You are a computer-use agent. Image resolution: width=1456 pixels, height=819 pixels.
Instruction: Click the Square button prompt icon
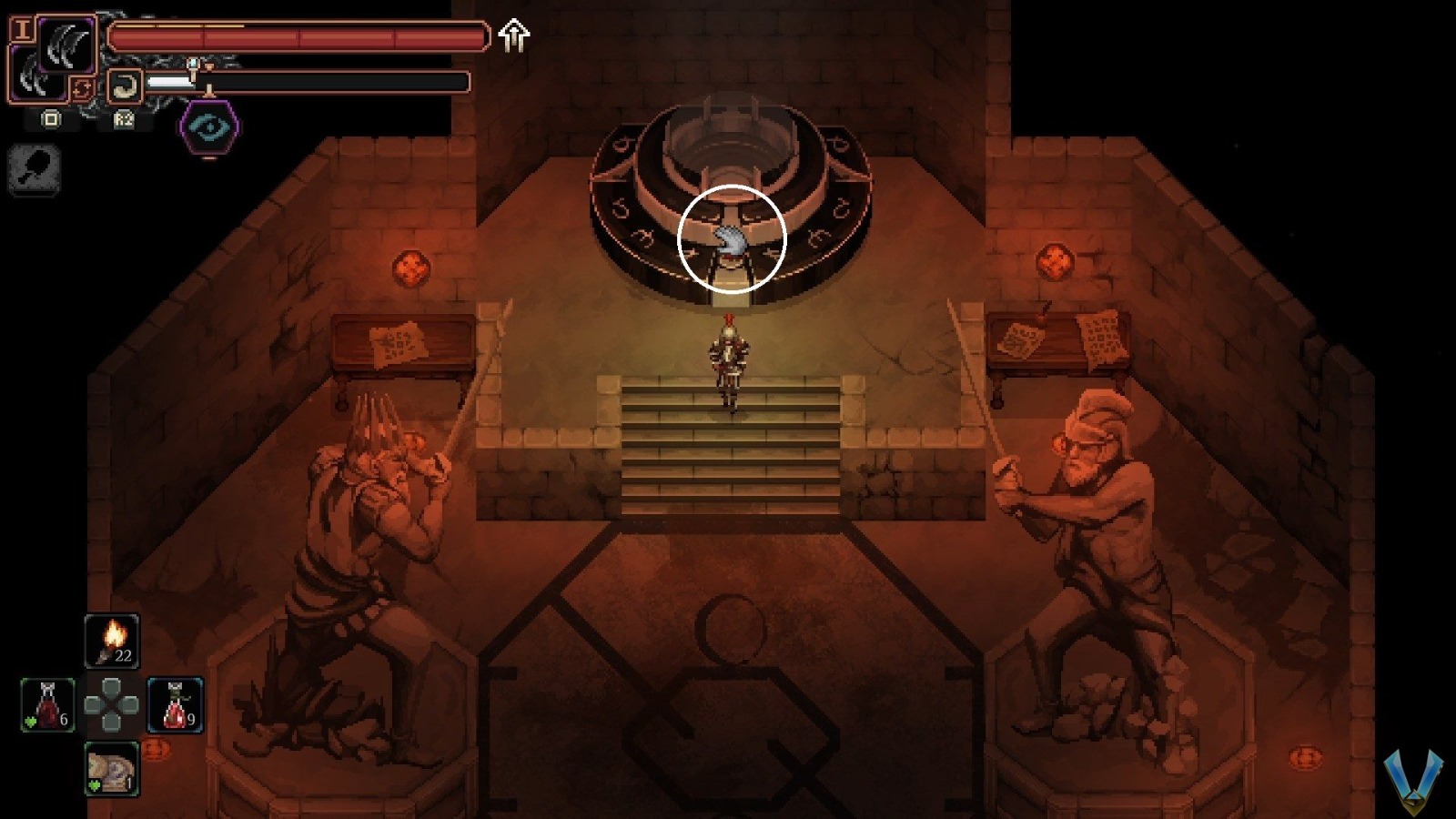coord(51,120)
